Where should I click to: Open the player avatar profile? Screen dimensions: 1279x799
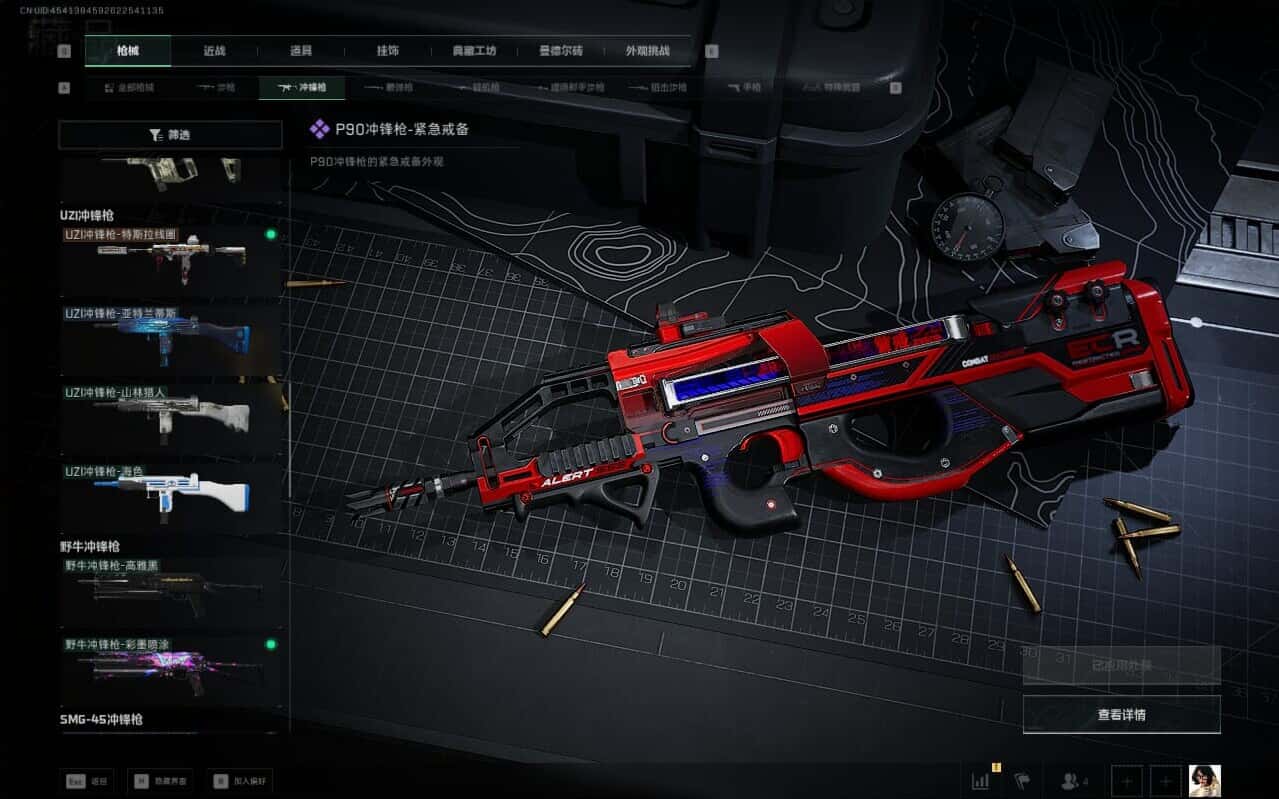1204,781
